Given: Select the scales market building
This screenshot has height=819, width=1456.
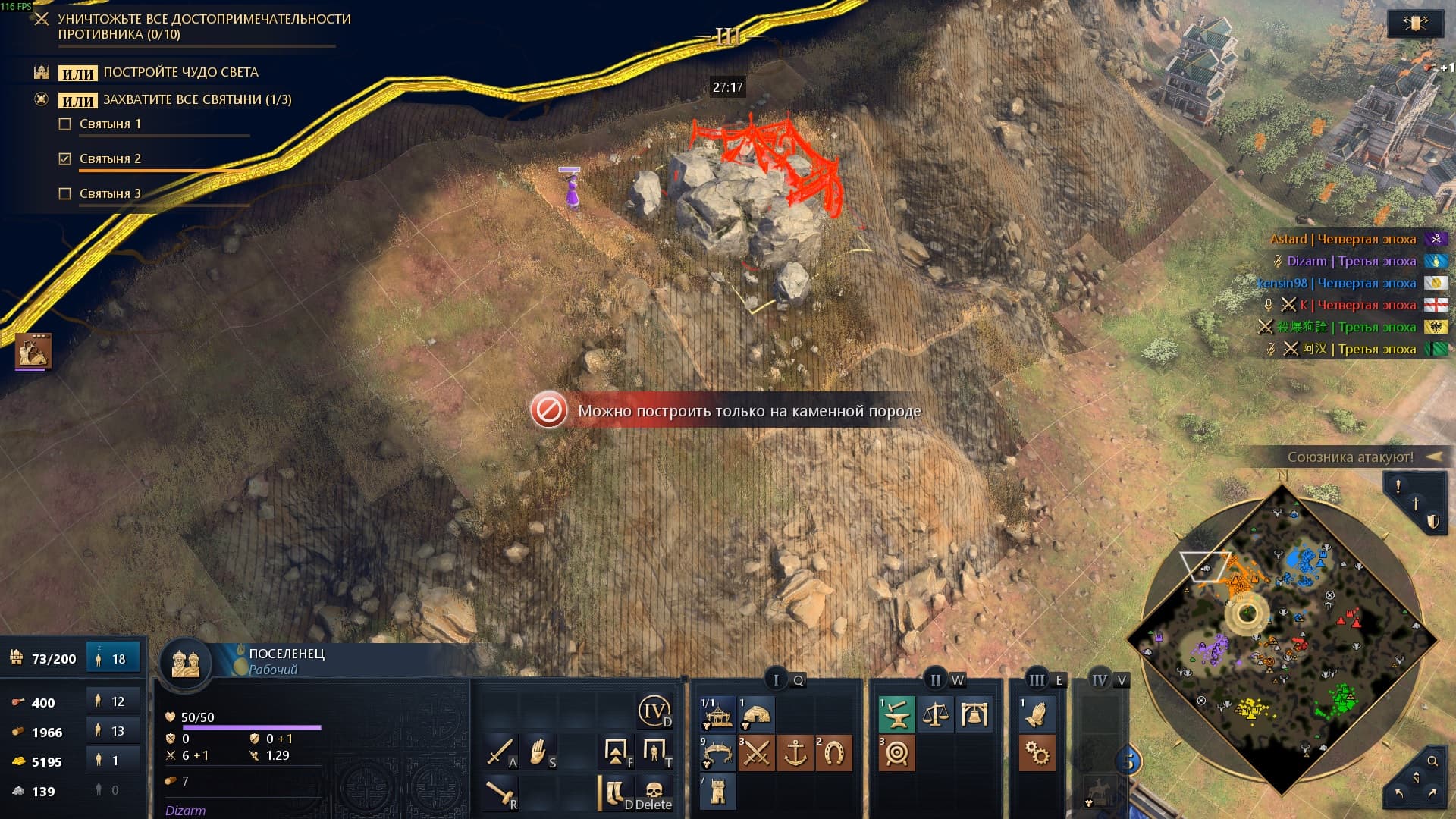Looking at the screenshot, I should click(935, 714).
